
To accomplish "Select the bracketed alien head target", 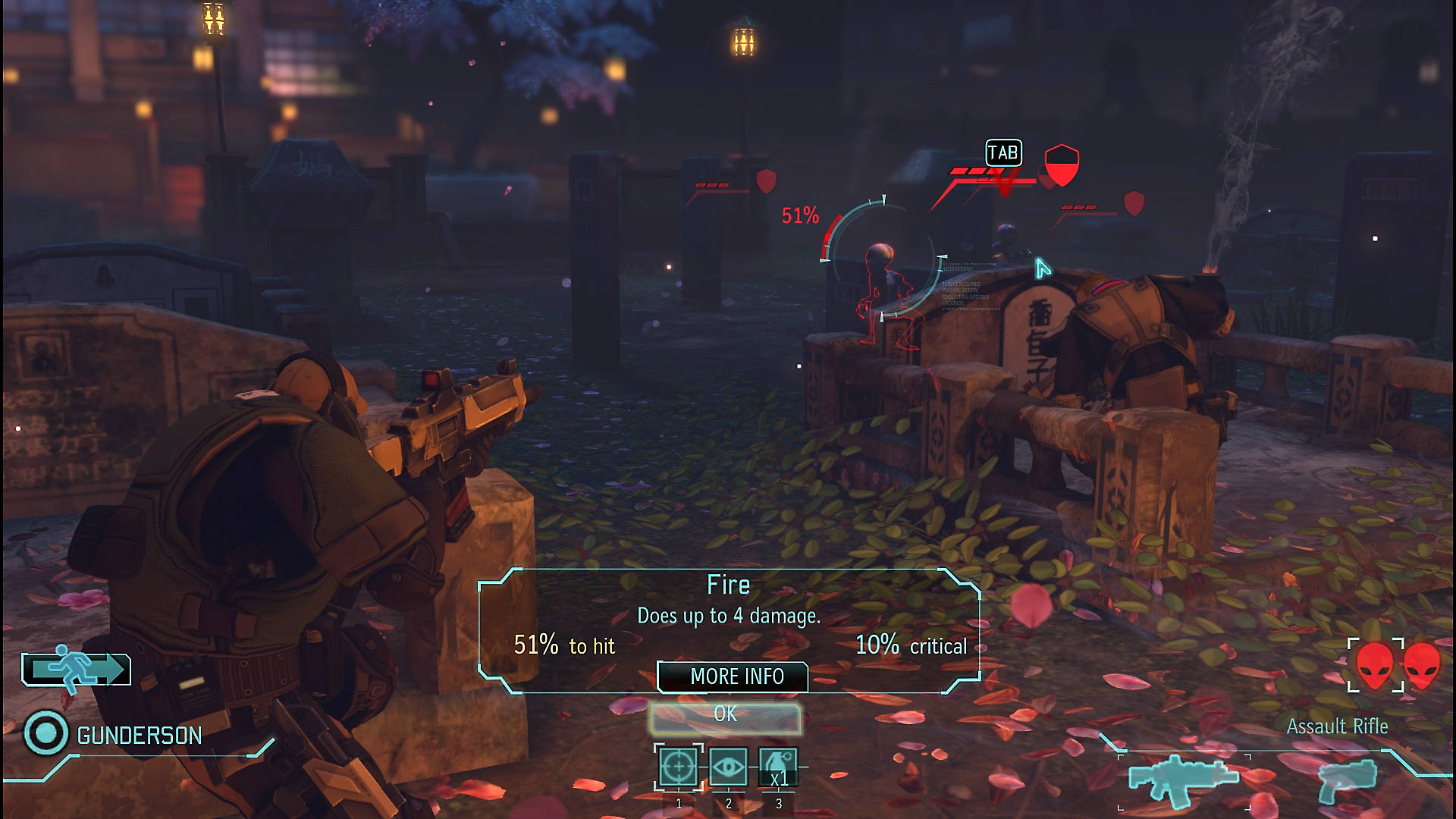I will [1375, 665].
